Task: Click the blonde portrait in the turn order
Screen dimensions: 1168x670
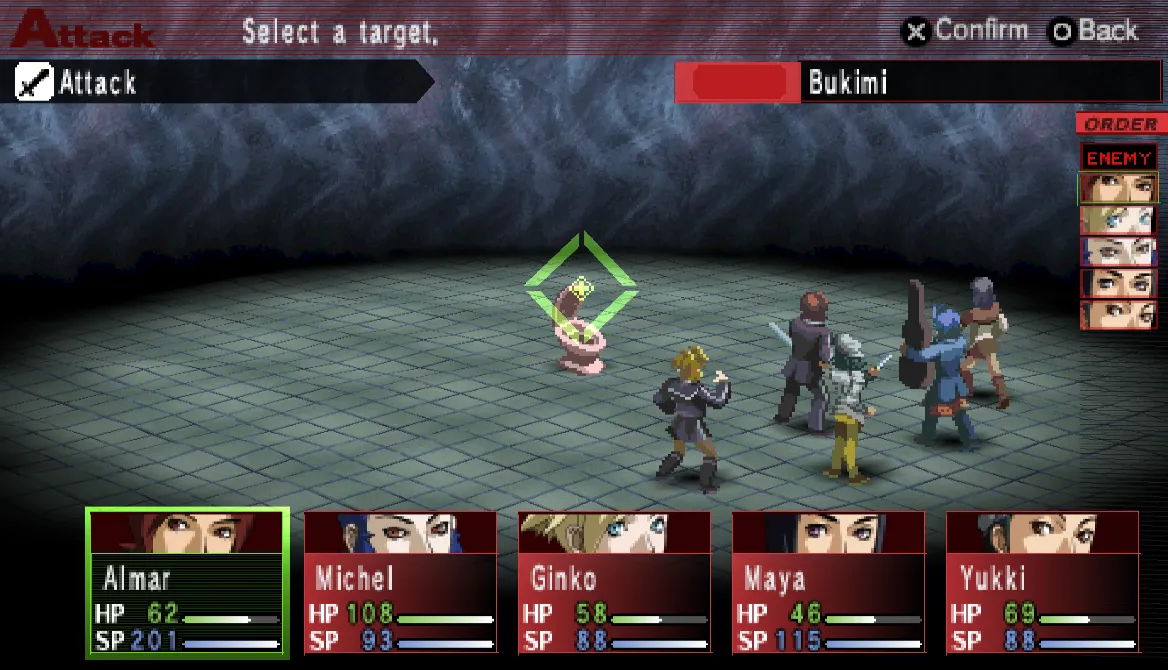Action: pyautogui.click(x=1118, y=220)
